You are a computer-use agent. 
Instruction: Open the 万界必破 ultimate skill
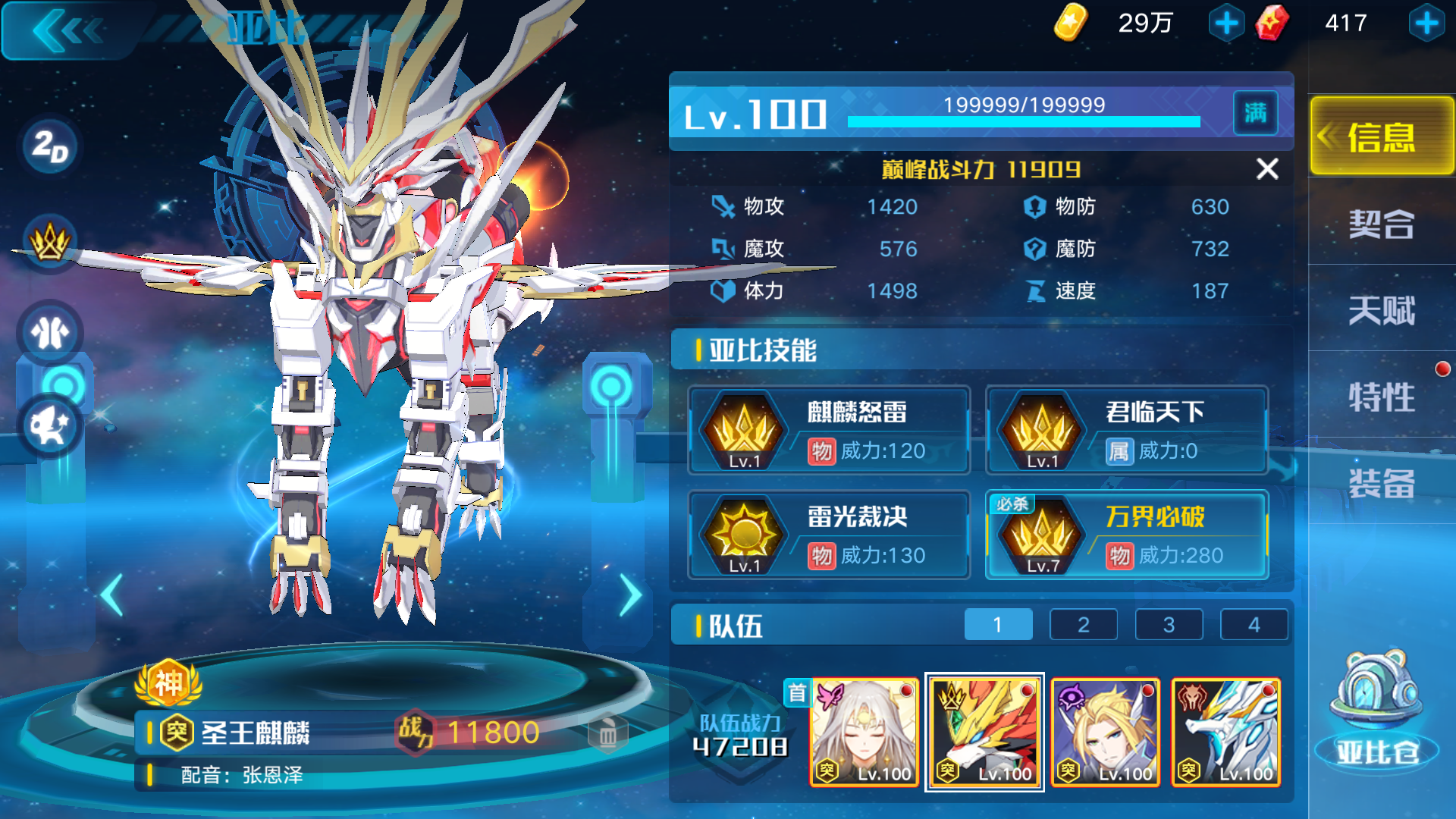coord(1125,535)
